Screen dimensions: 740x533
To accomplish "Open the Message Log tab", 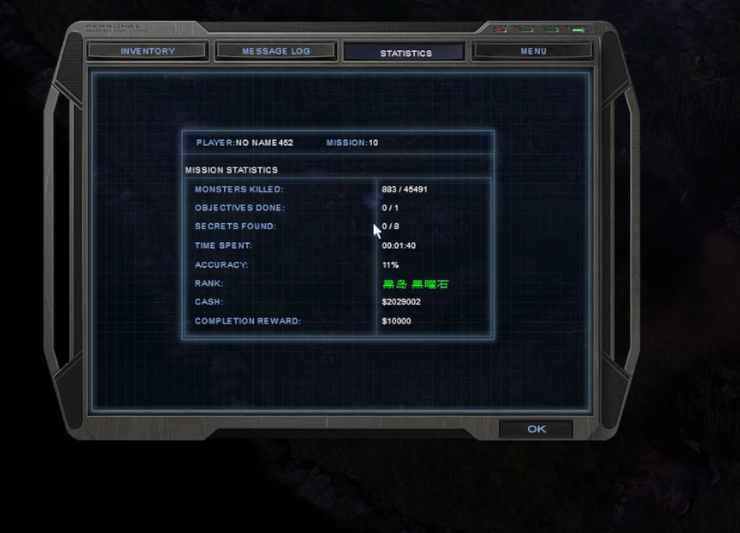I will 275,51.
